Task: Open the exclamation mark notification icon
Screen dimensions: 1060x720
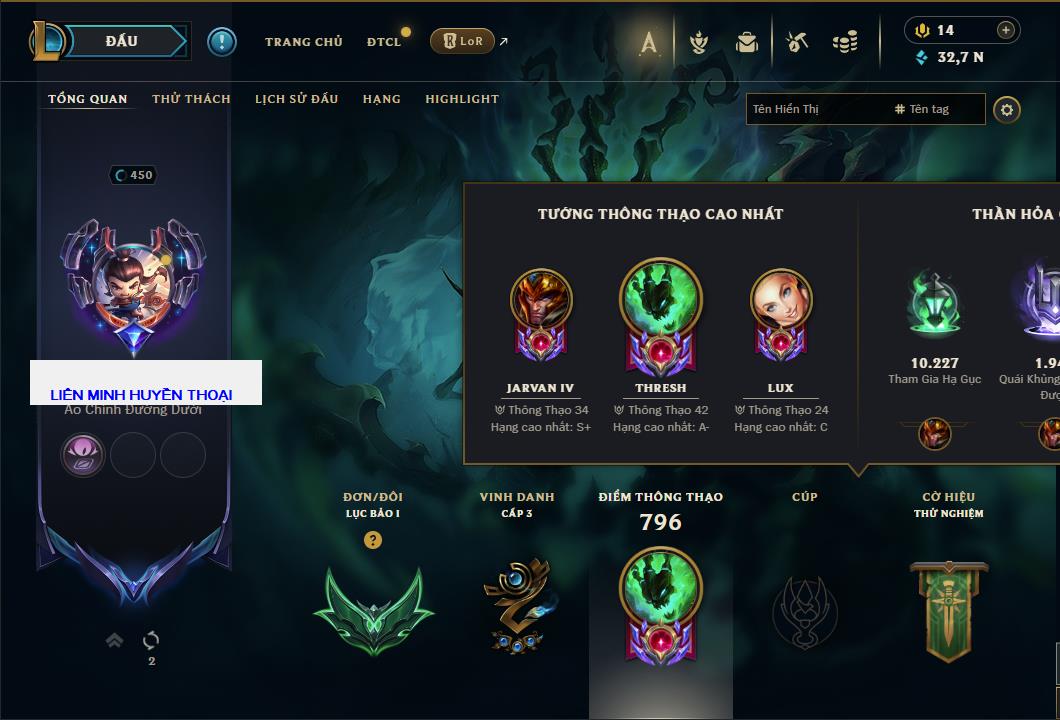Action: tap(222, 41)
